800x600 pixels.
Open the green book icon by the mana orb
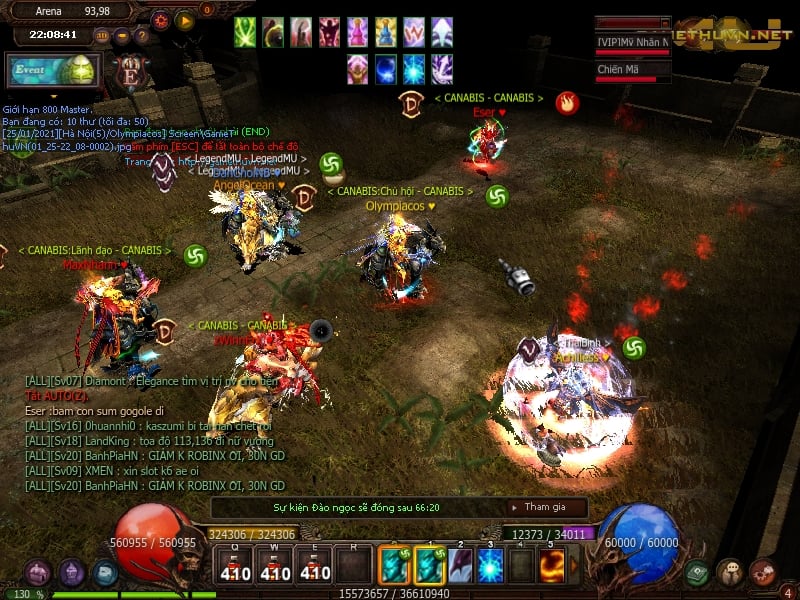pyautogui.click(x=698, y=573)
